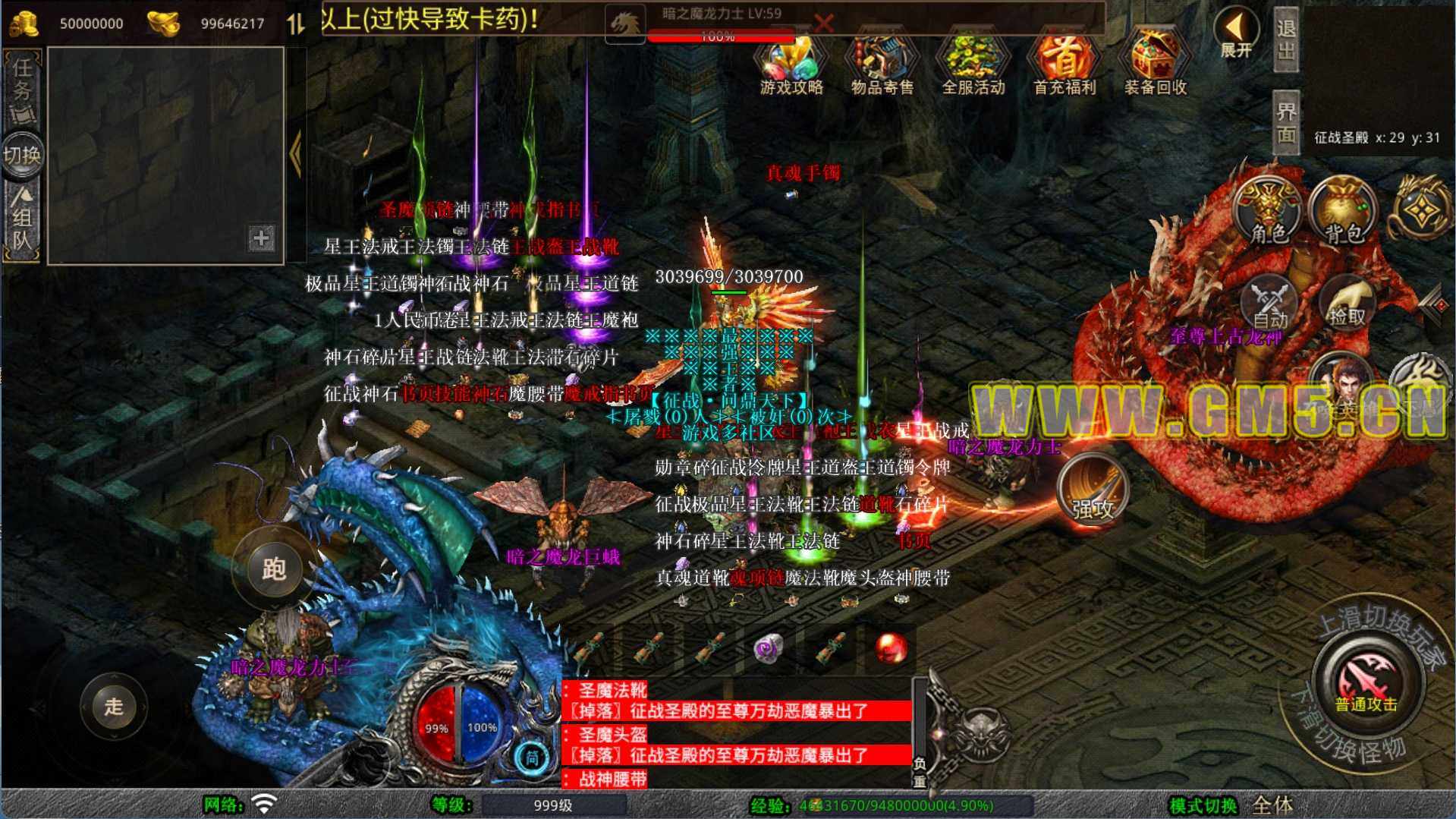Open the 背包 backpack
This screenshot has width=1456, height=819.
pos(1344,214)
